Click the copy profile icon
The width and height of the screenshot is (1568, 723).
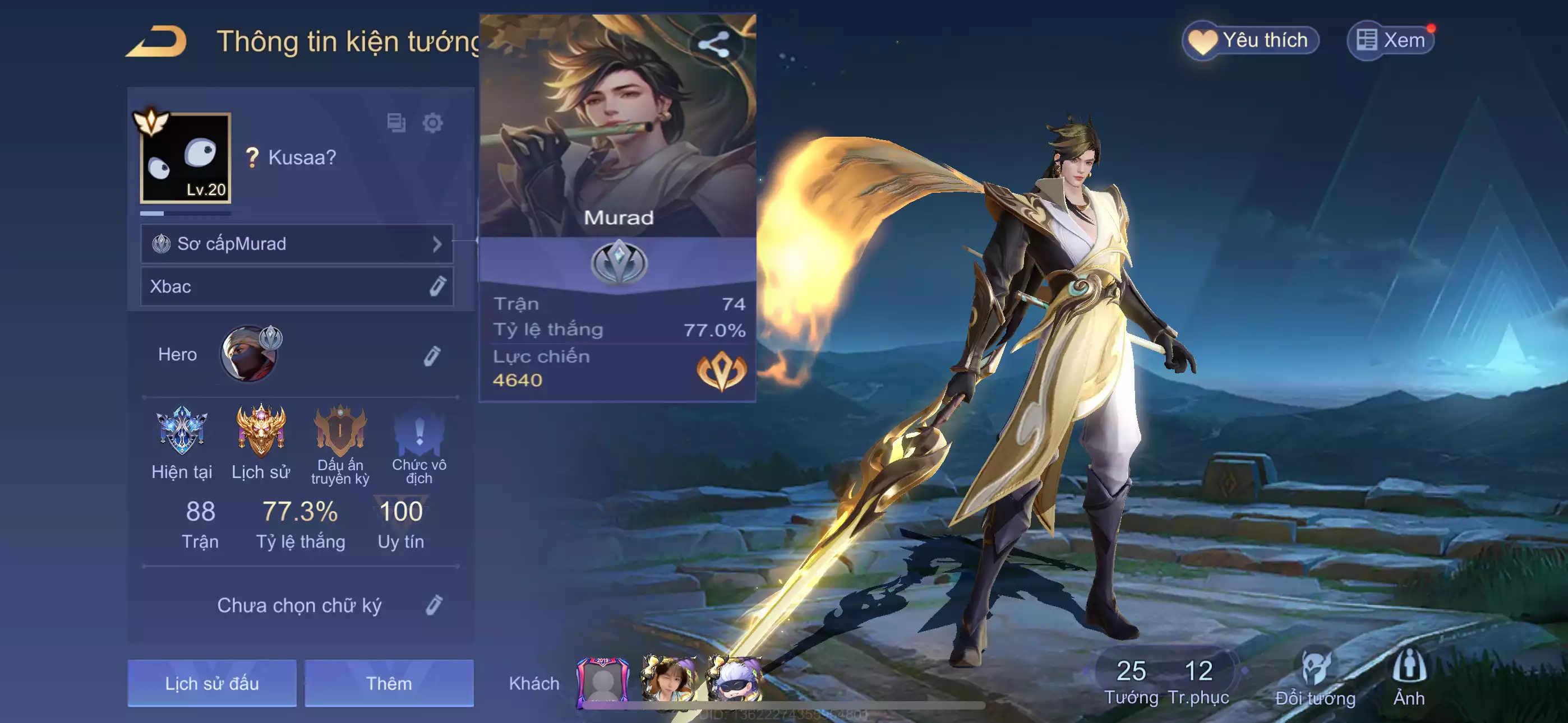pos(396,123)
